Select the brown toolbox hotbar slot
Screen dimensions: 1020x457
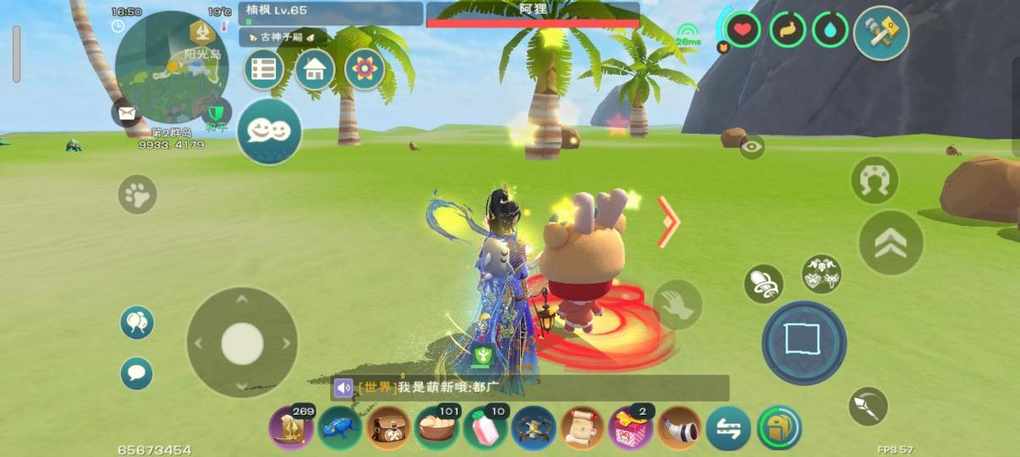point(388,428)
